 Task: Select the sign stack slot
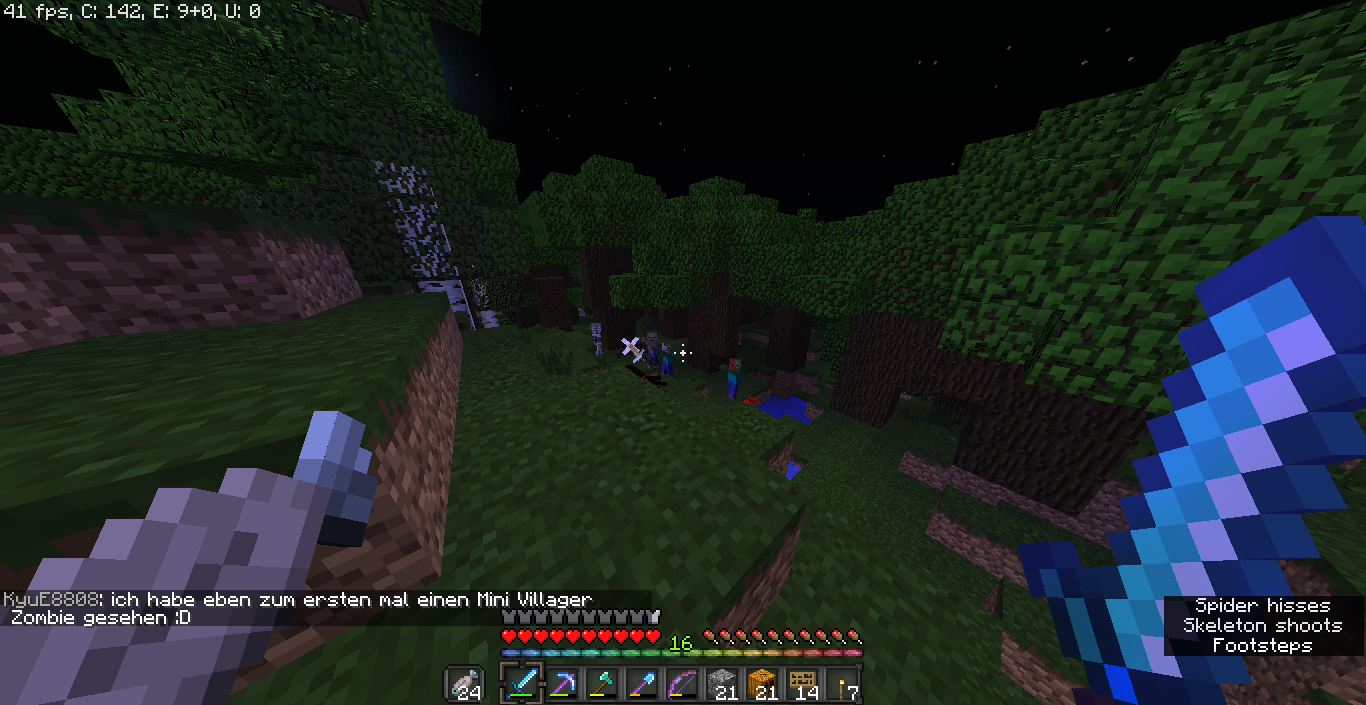[802, 684]
